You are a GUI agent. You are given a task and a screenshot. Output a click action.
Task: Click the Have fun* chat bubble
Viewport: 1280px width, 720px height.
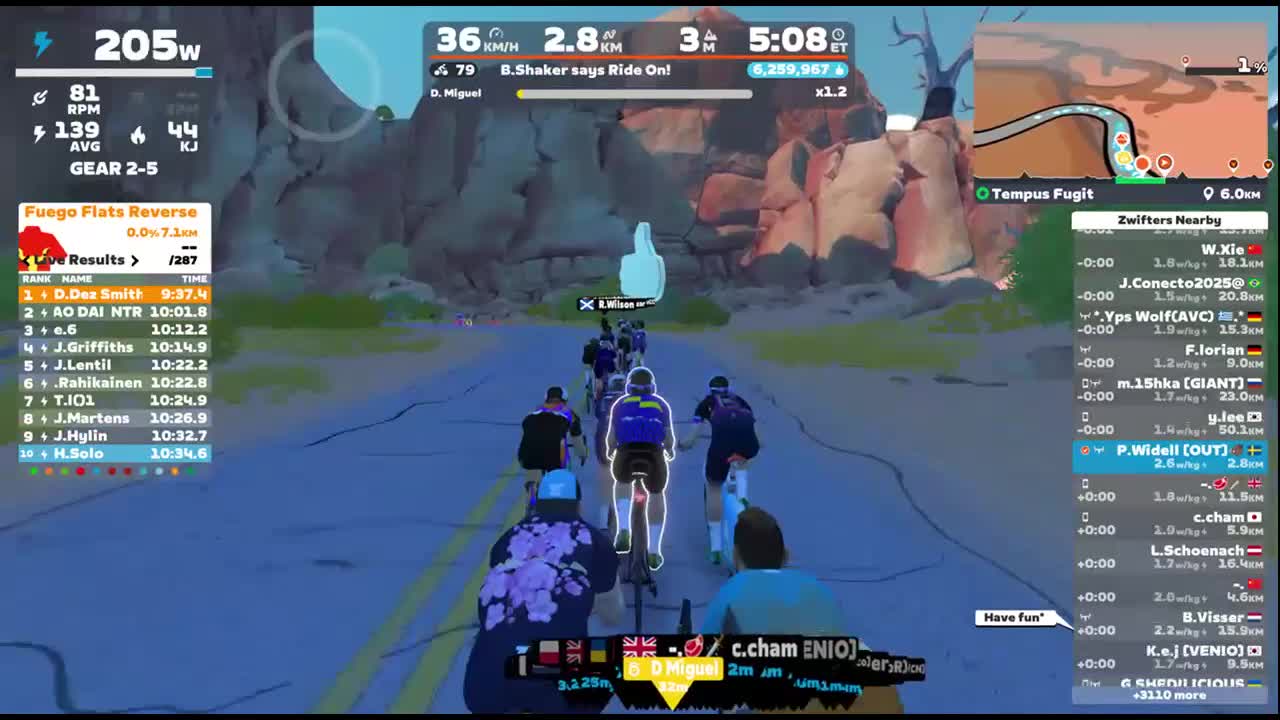coord(1014,617)
